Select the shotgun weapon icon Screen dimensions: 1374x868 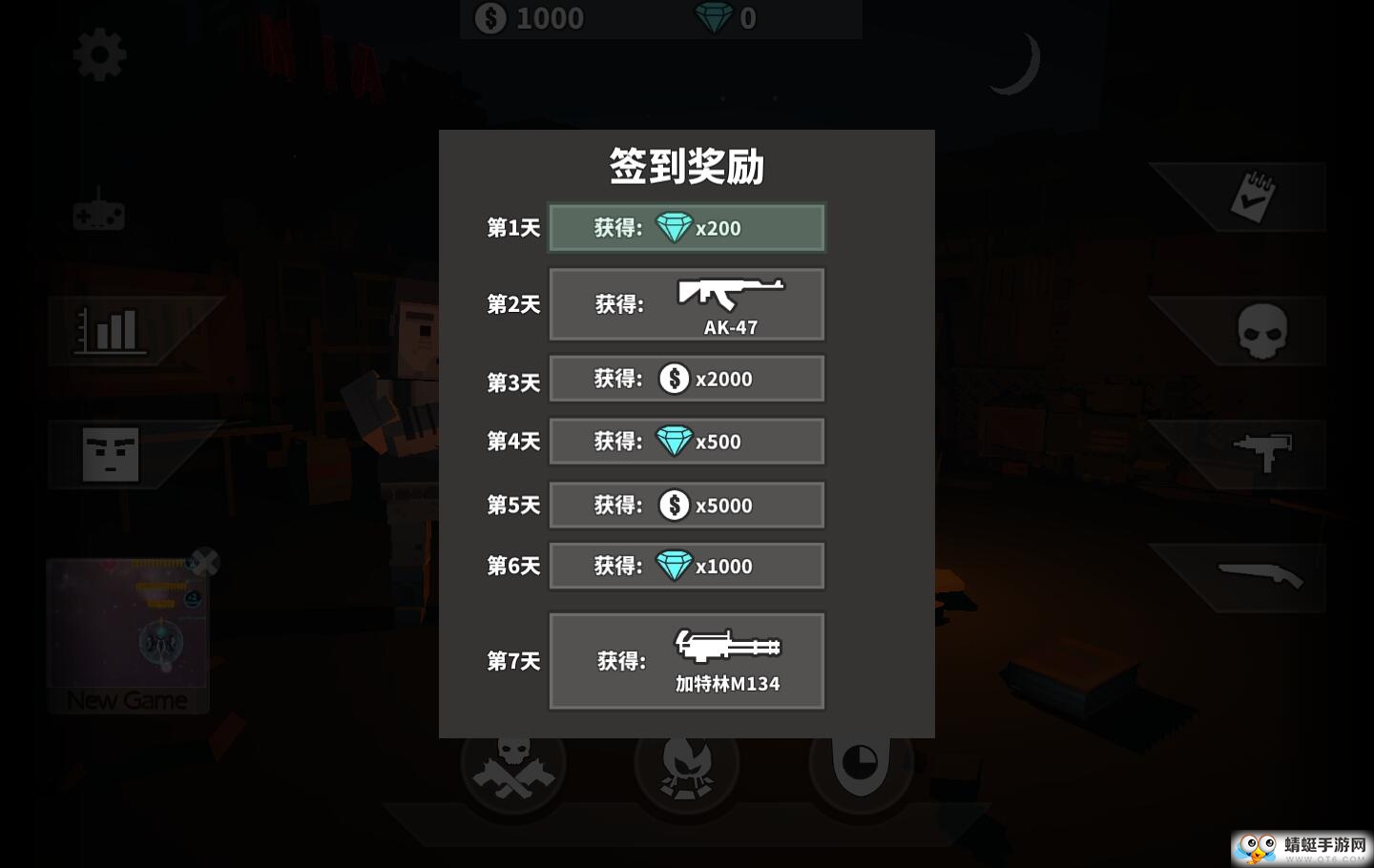coord(1261,576)
